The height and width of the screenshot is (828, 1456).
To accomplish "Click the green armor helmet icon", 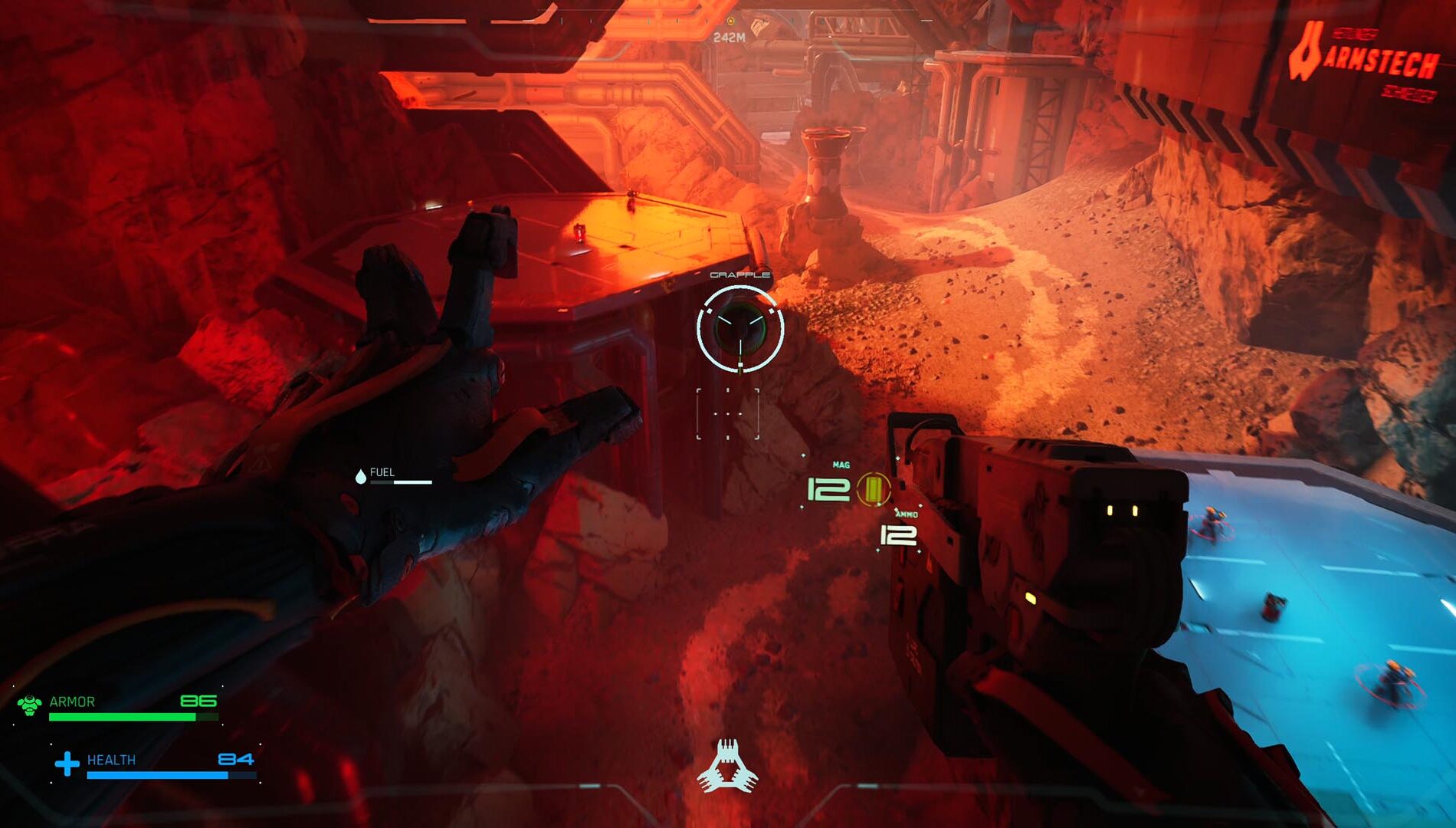I will point(30,705).
